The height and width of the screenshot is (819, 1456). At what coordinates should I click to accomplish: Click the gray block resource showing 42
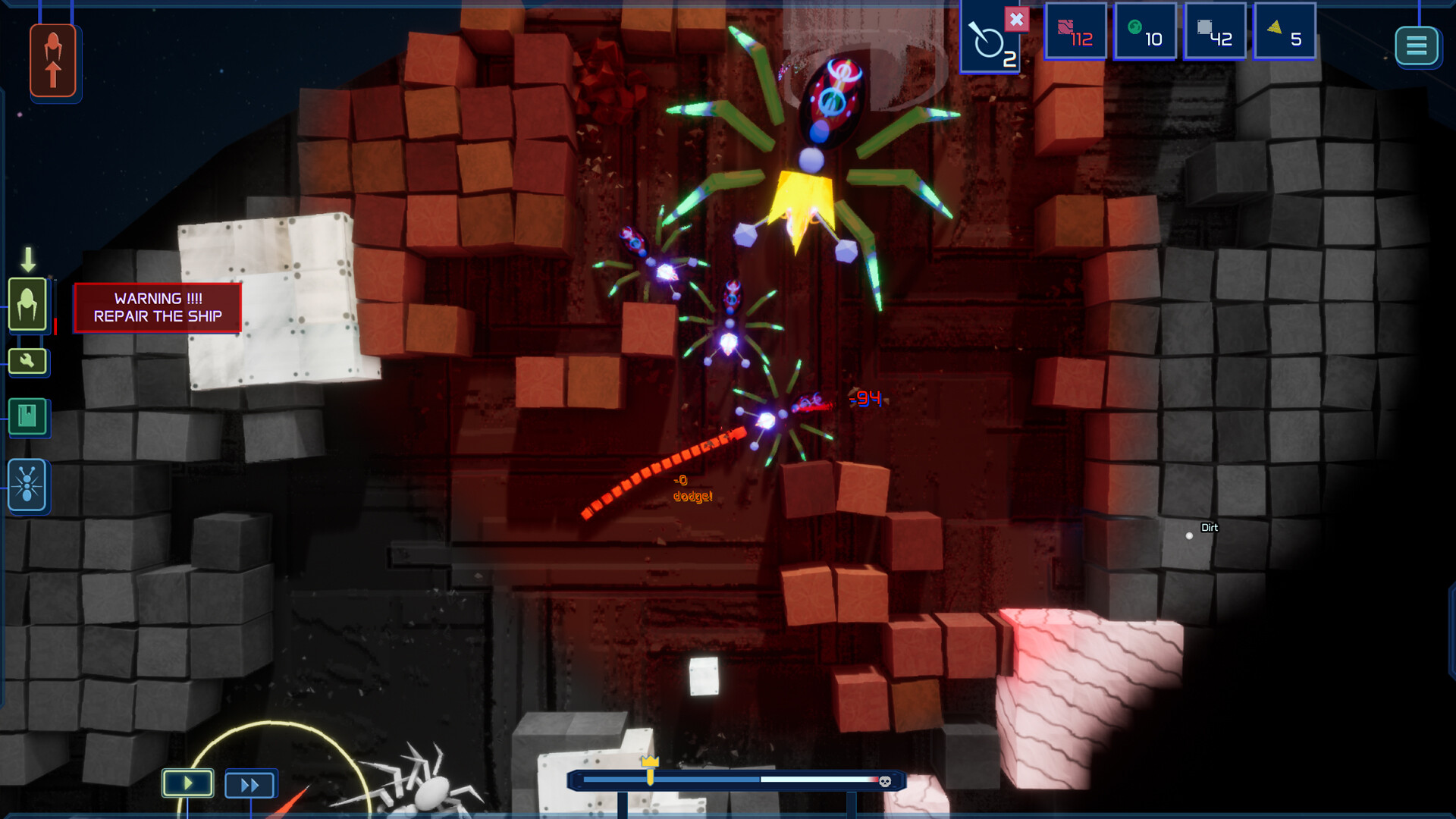1214,31
